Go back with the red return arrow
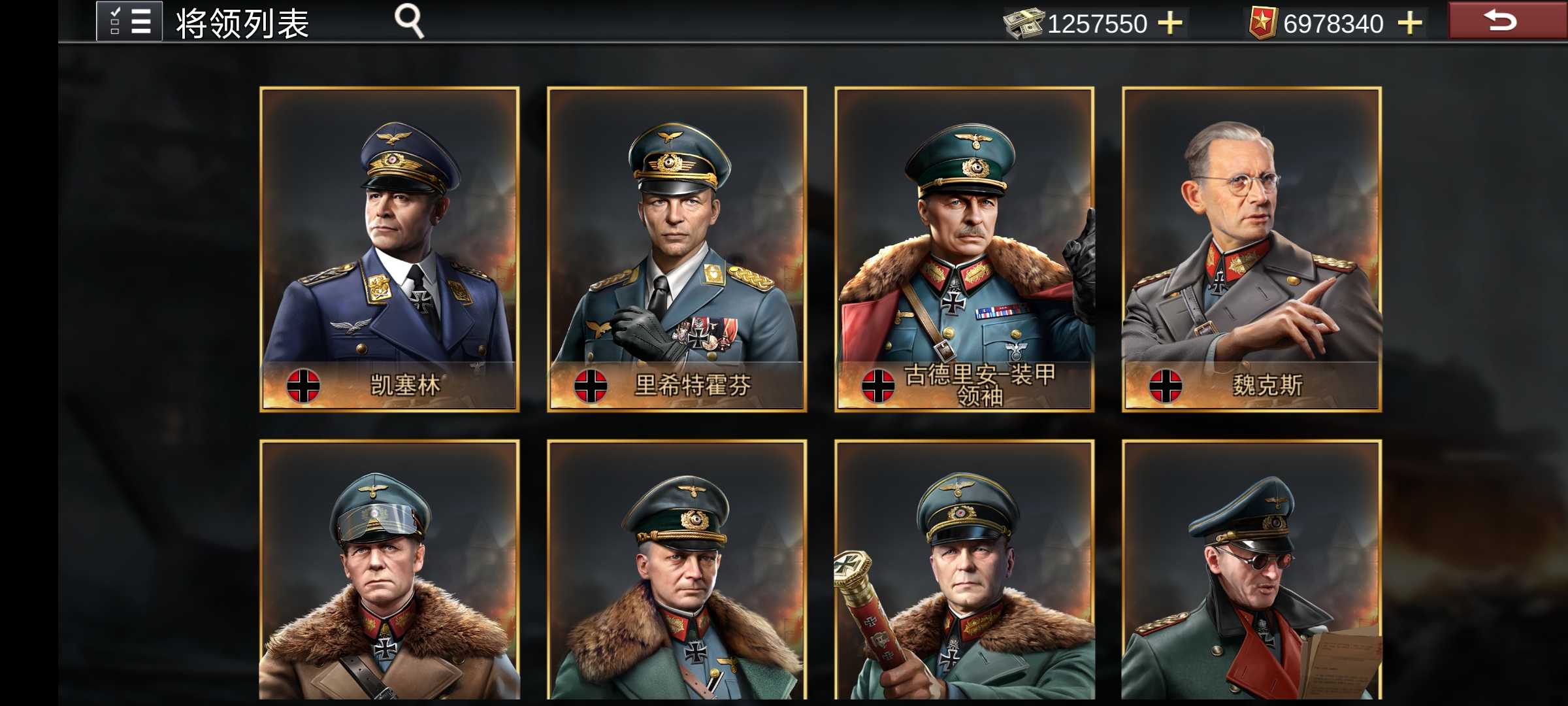Screen dimensions: 1568x706 click(1501, 20)
